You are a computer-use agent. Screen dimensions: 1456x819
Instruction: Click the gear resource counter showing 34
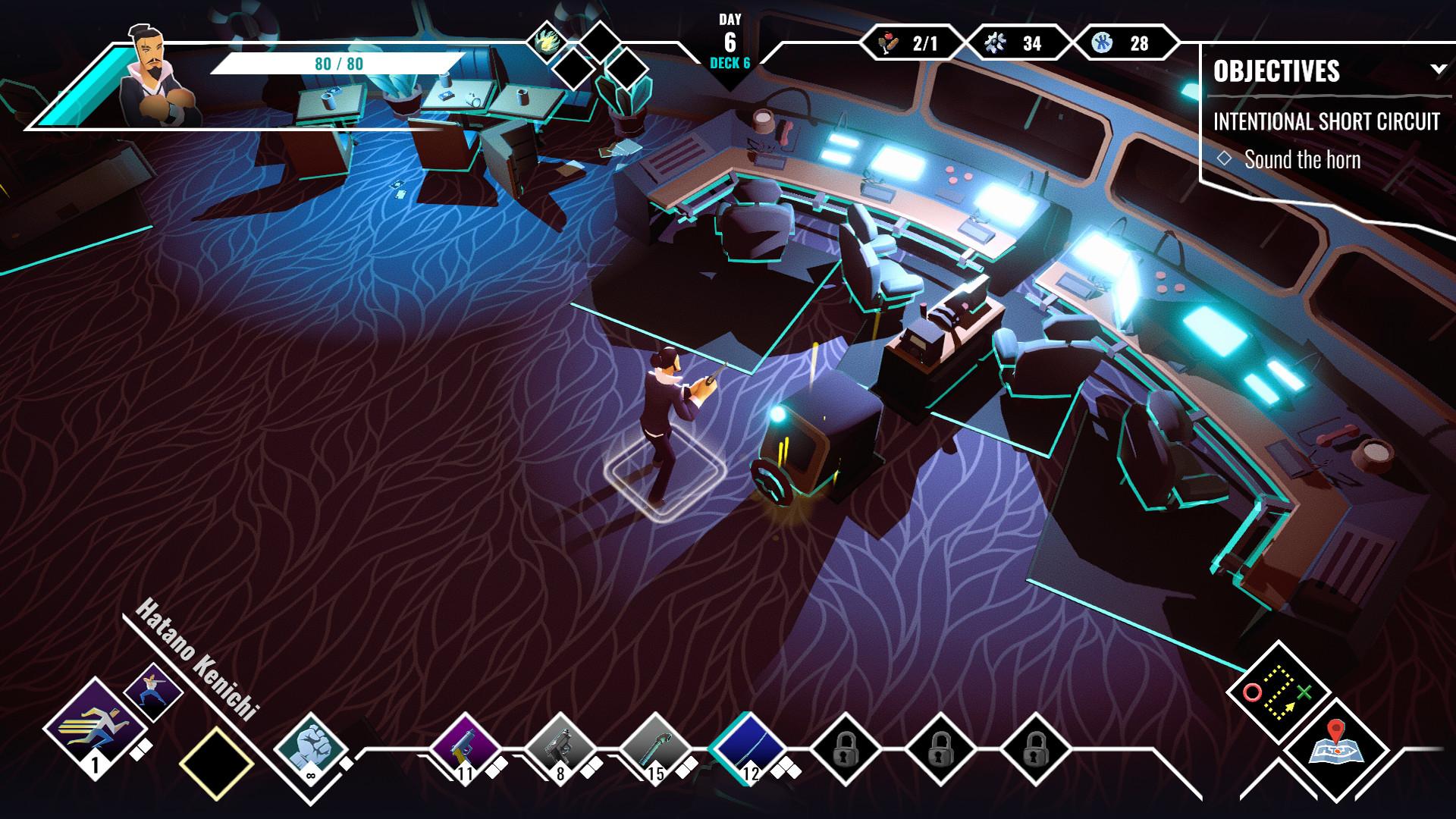point(1015,43)
